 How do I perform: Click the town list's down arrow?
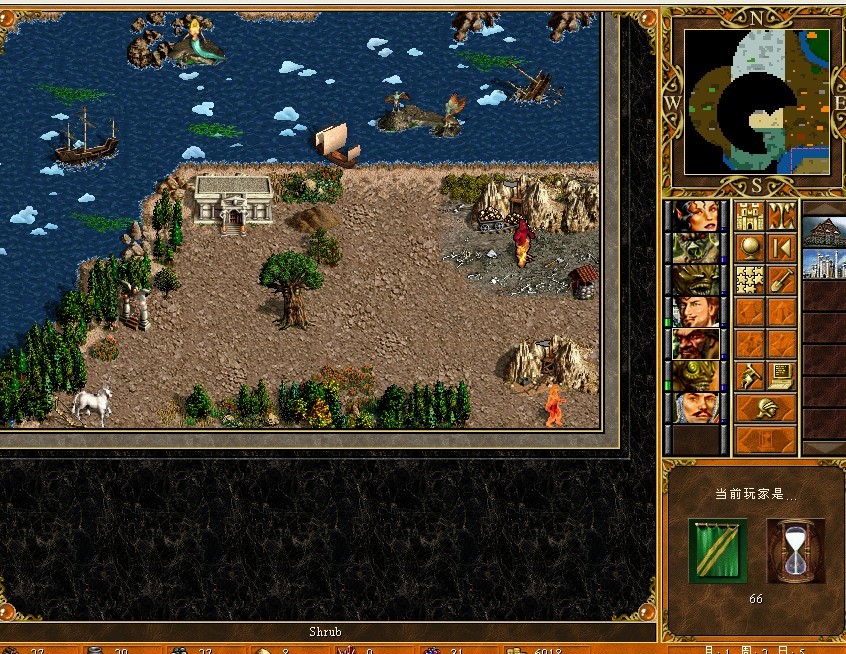click(x=825, y=448)
